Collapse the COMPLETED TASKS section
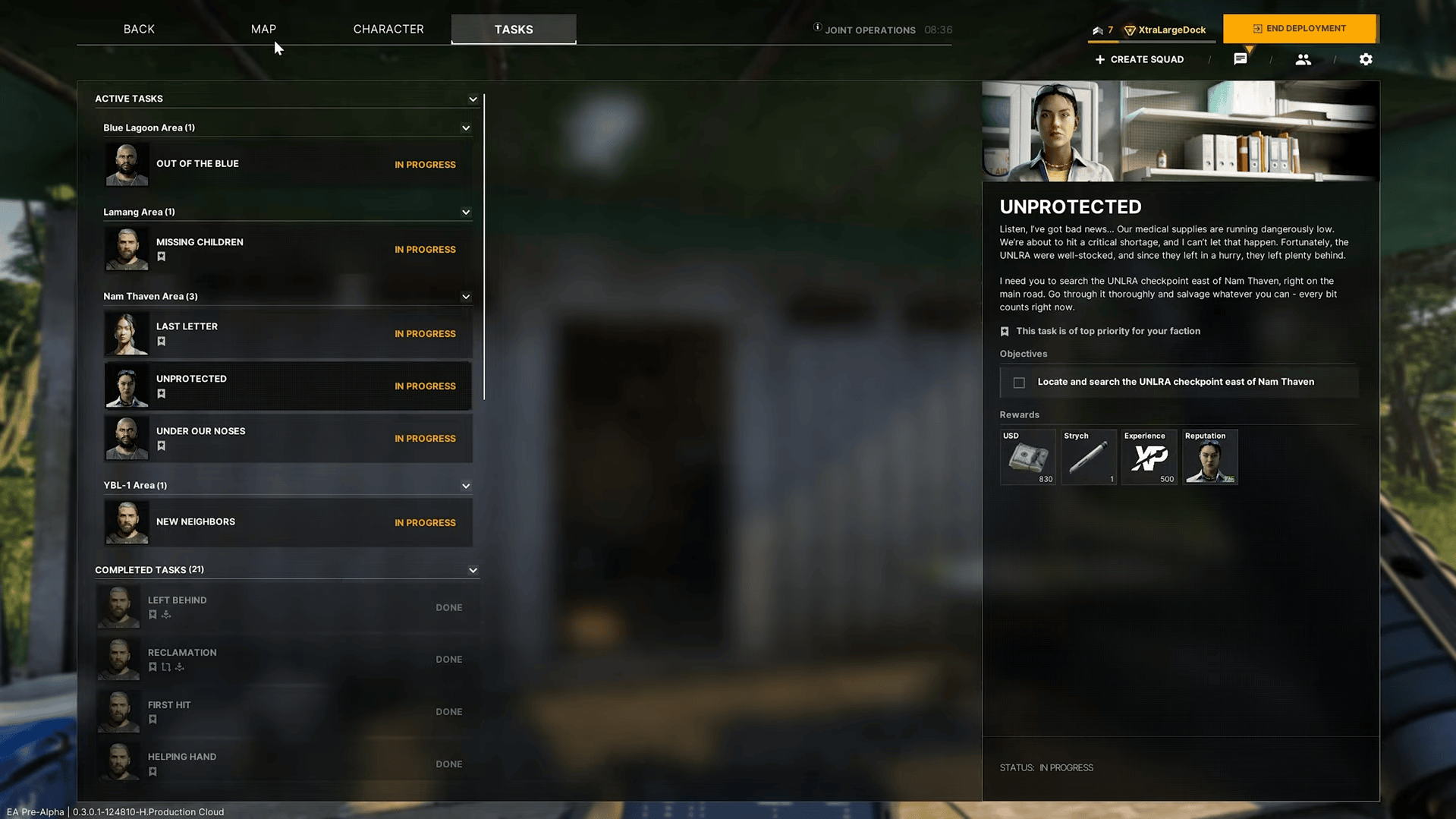 [473, 570]
